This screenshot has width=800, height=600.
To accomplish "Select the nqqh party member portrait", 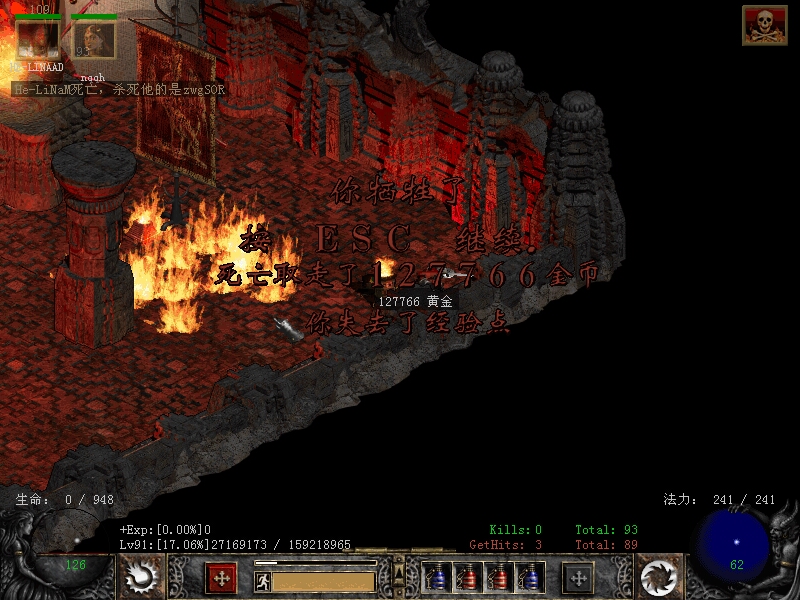I will click(94, 40).
